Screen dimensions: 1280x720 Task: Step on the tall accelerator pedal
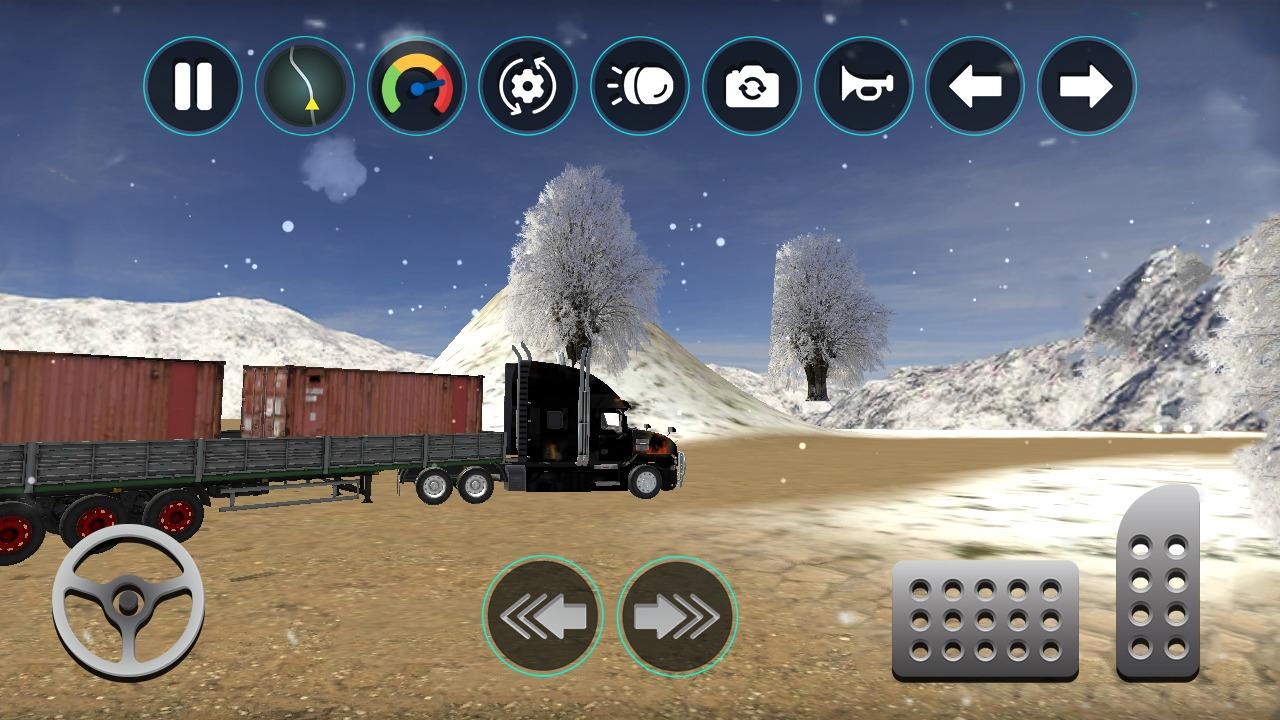tap(1158, 585)
